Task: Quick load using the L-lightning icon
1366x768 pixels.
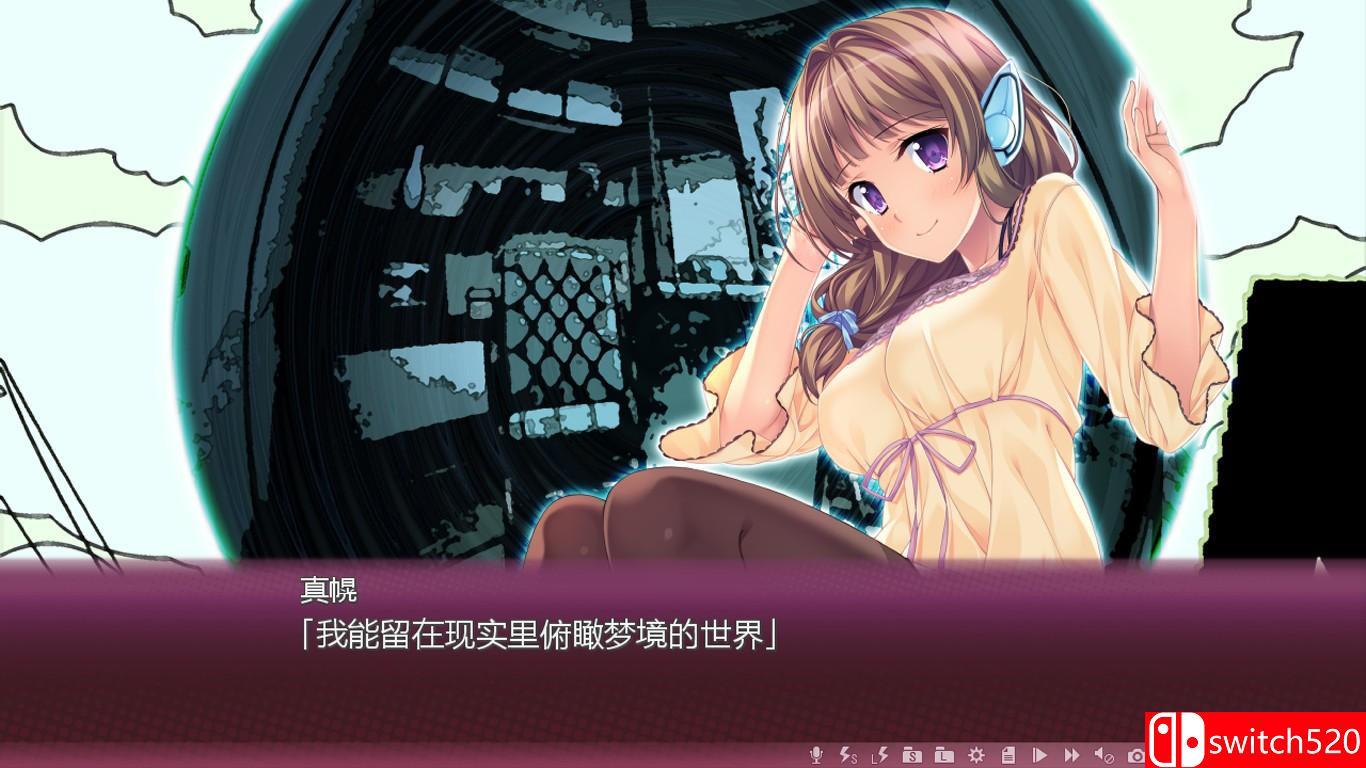Action: [x=880, y=754]
